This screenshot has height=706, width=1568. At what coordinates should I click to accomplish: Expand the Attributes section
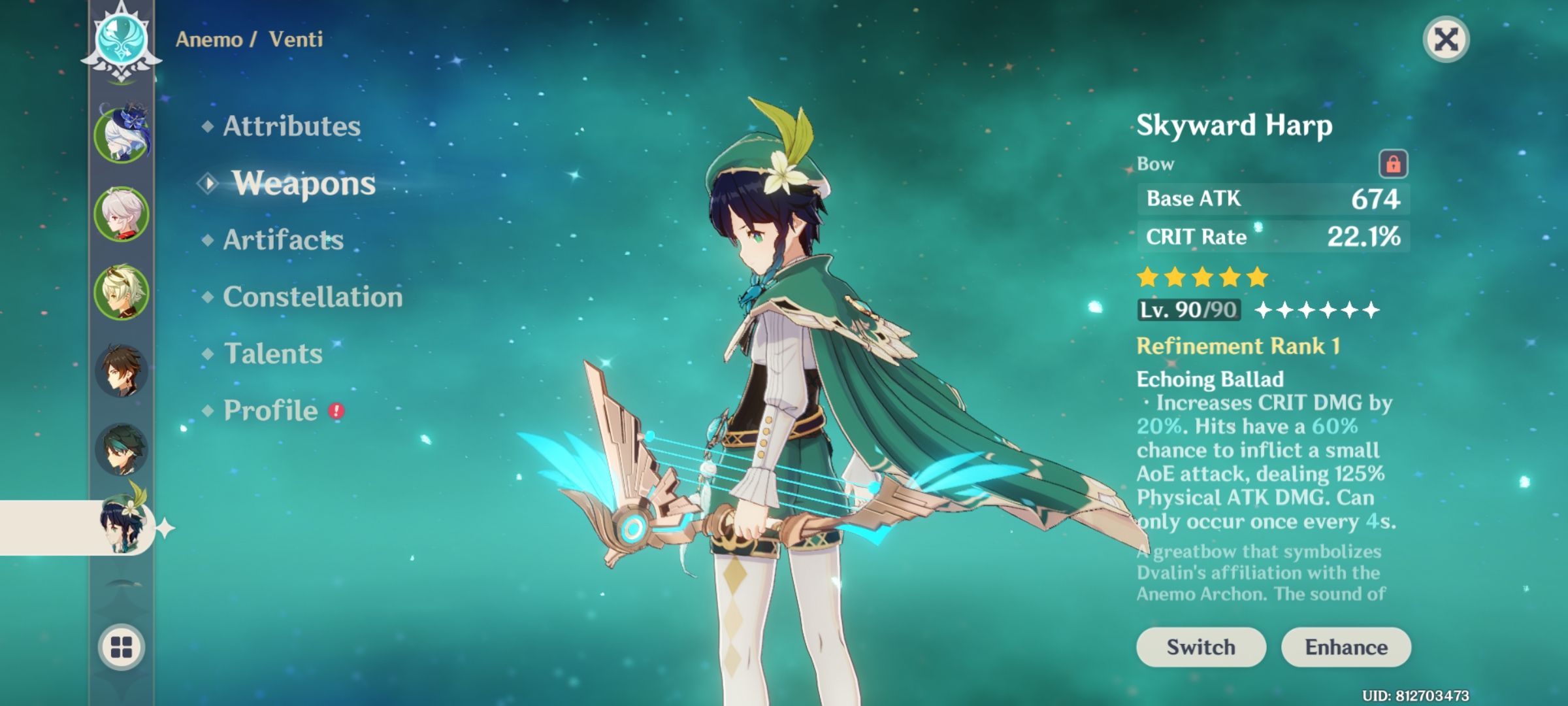pyautogui.click(x=290, y=127)
